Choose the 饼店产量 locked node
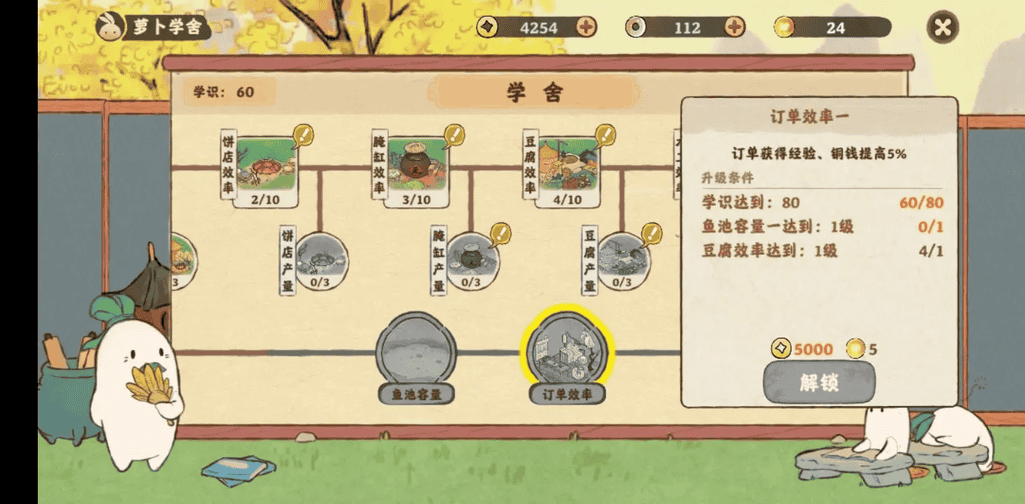 pyautogui.click(x=321, y=257)
